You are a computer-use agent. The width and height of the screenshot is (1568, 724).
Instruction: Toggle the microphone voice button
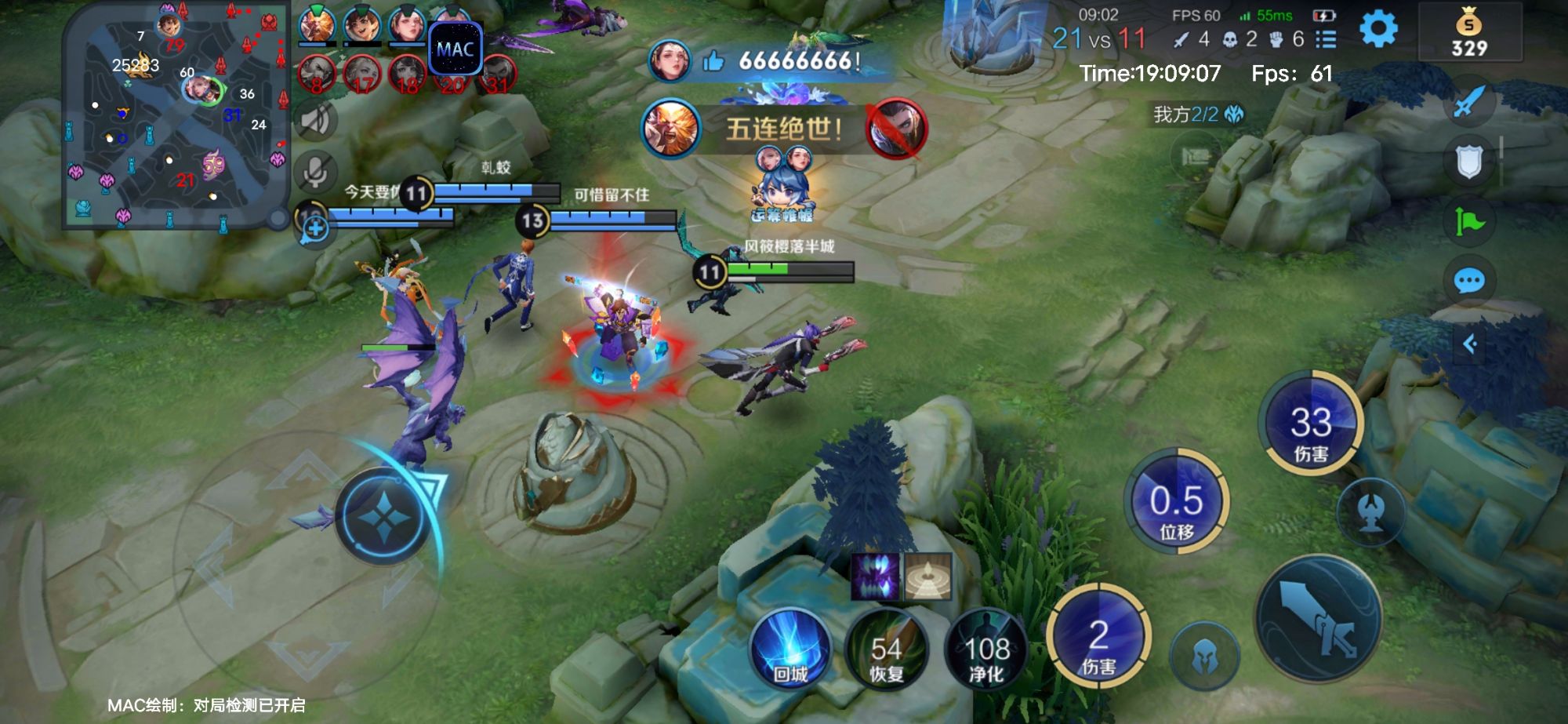pos(315,171)
